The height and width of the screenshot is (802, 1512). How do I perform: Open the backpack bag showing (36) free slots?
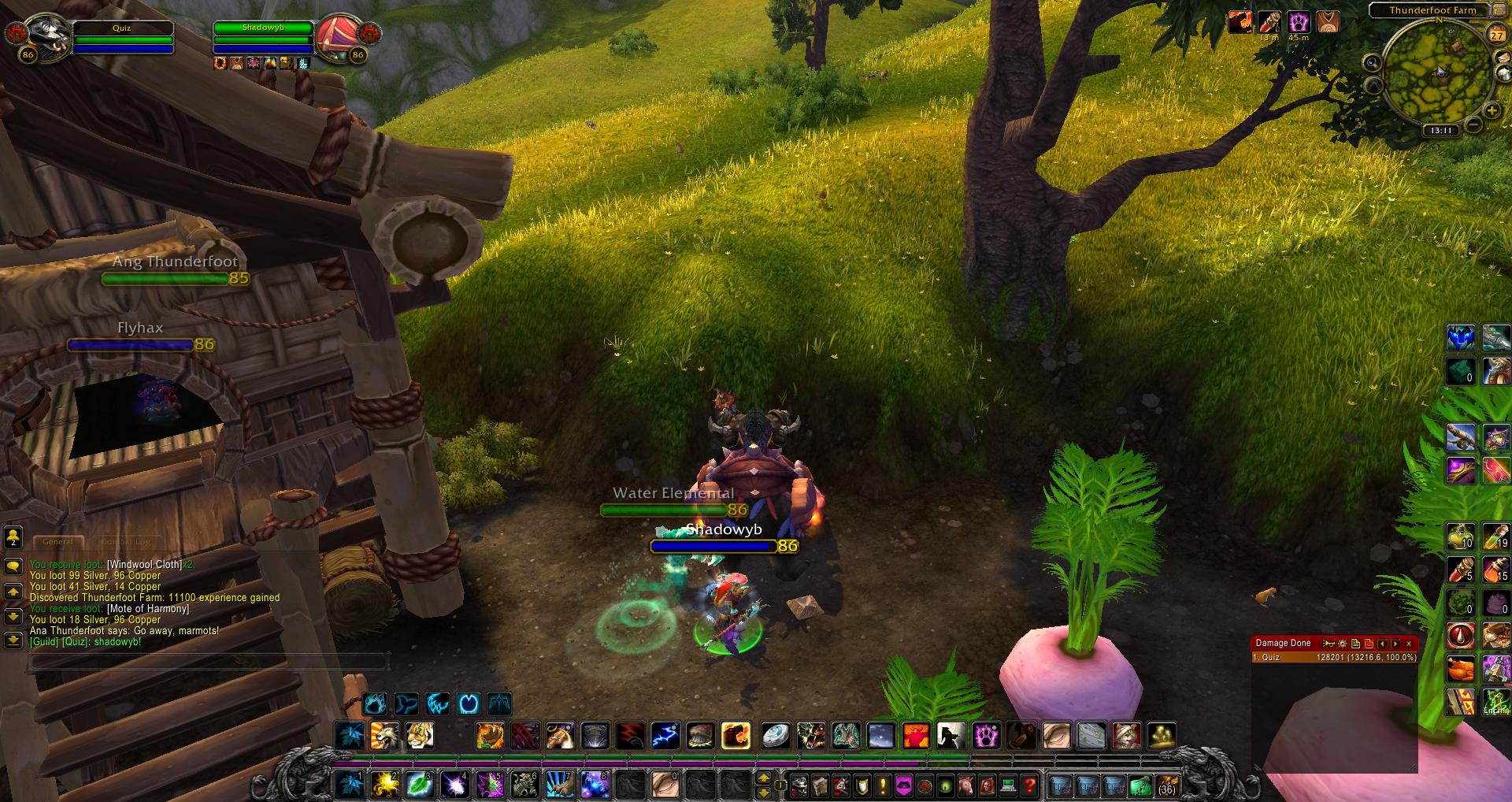pyautogui.click(x=1165, y=786)
